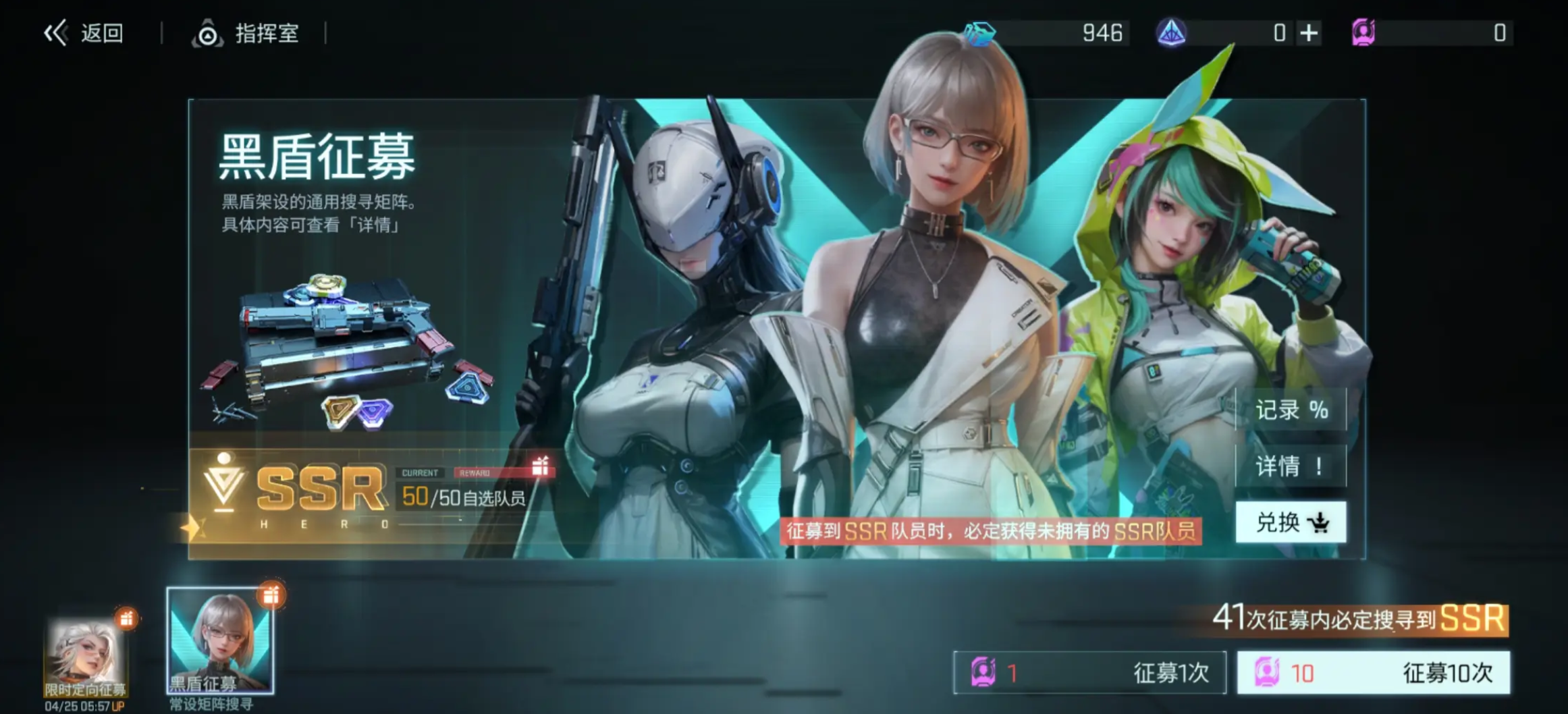Open the 指挥室 command room
Image resolution: width=1568 pixels, height=714 pixels.
pos(246,33)
